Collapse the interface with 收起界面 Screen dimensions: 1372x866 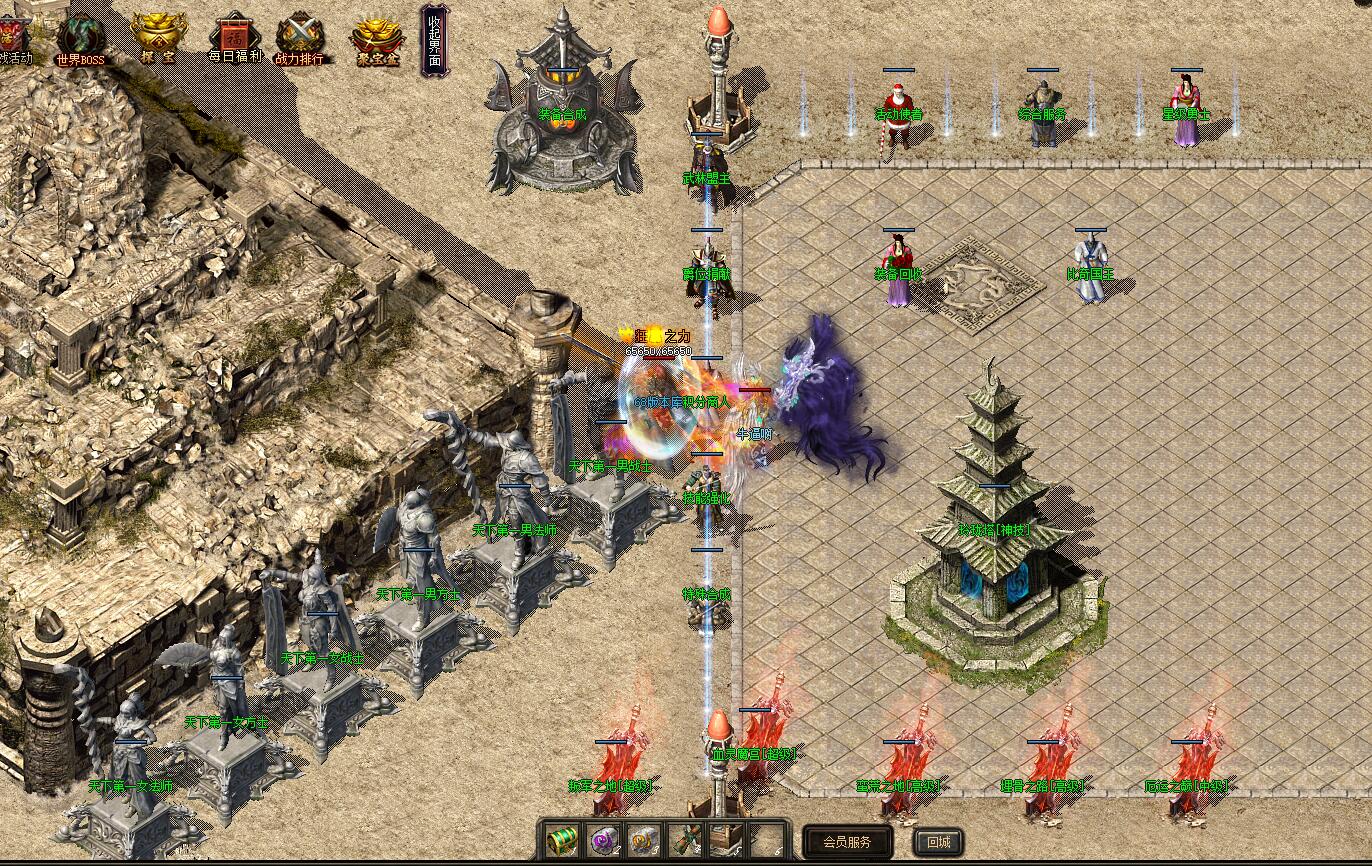(x=435, y=40)
